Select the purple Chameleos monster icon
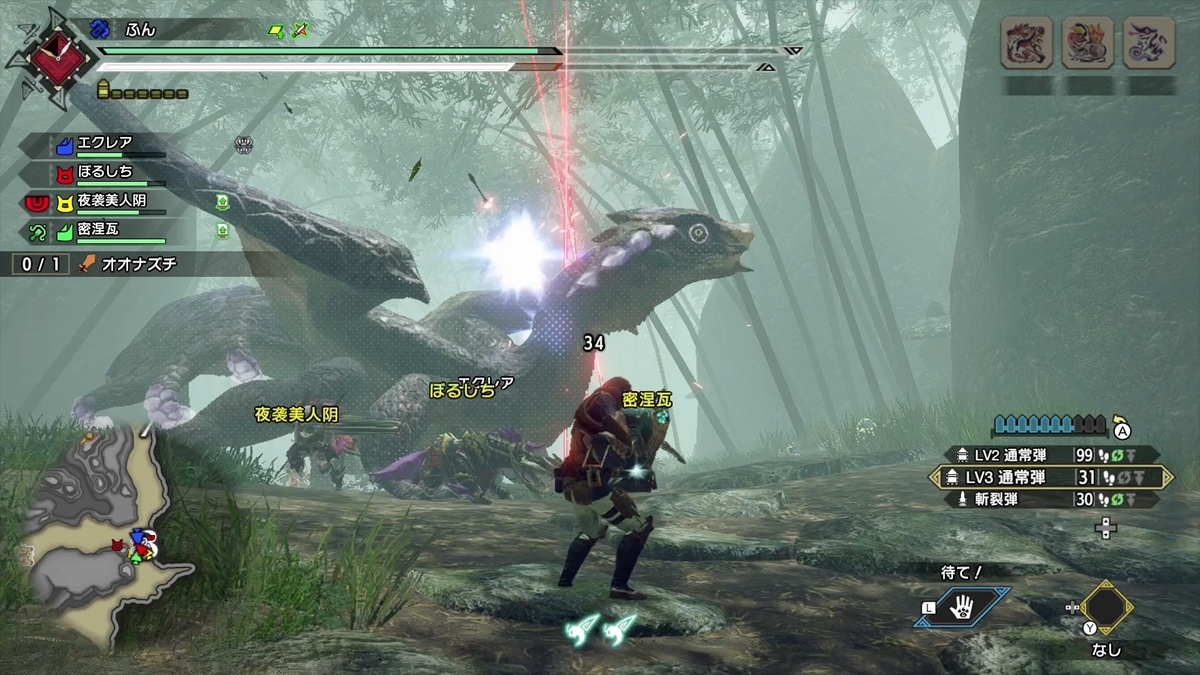The image size is (1200, 675). (1148, 43)
